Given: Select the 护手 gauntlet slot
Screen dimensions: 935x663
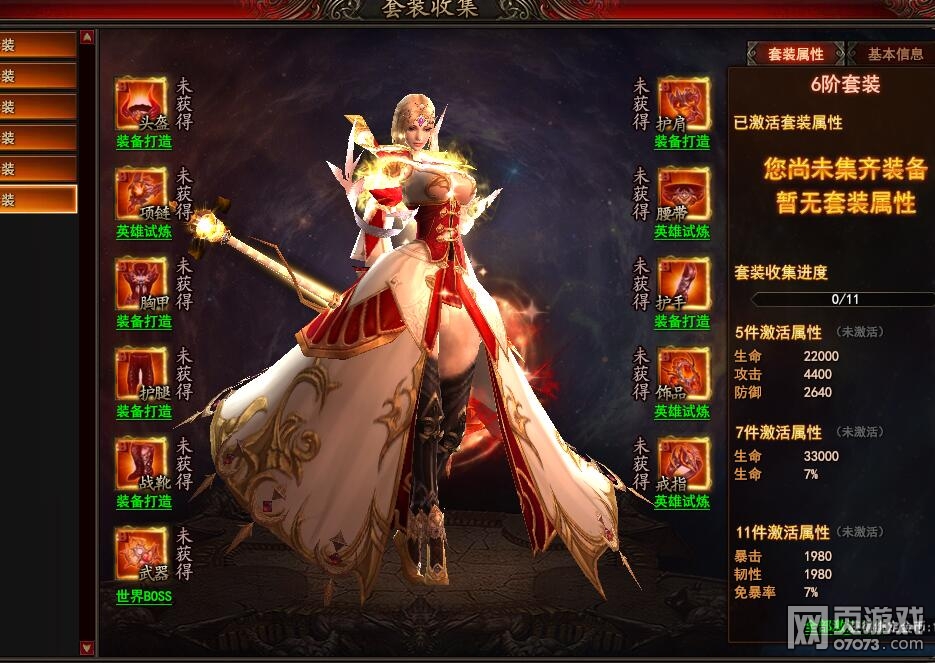Looking at the screenshot, I should (684, 283).
